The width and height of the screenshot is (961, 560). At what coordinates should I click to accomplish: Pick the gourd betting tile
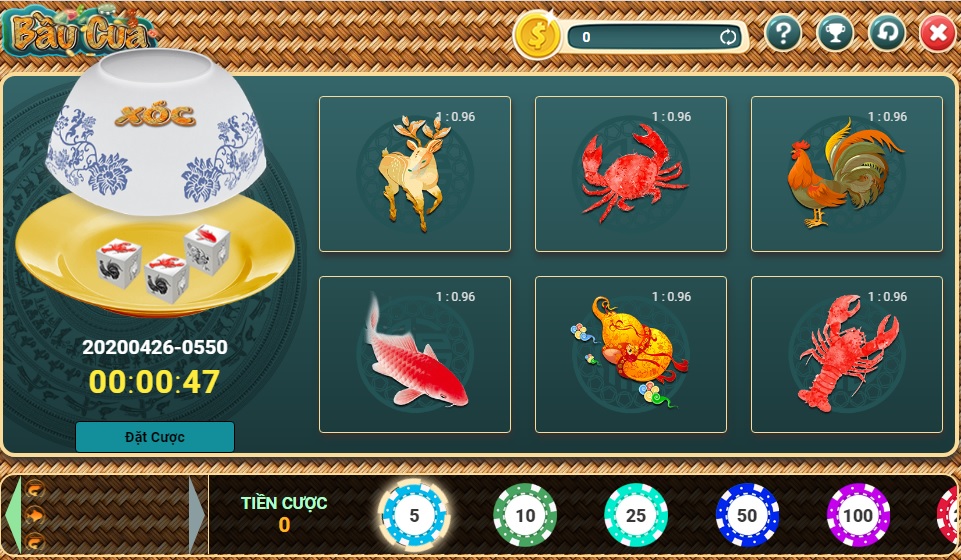coord(630,354)
